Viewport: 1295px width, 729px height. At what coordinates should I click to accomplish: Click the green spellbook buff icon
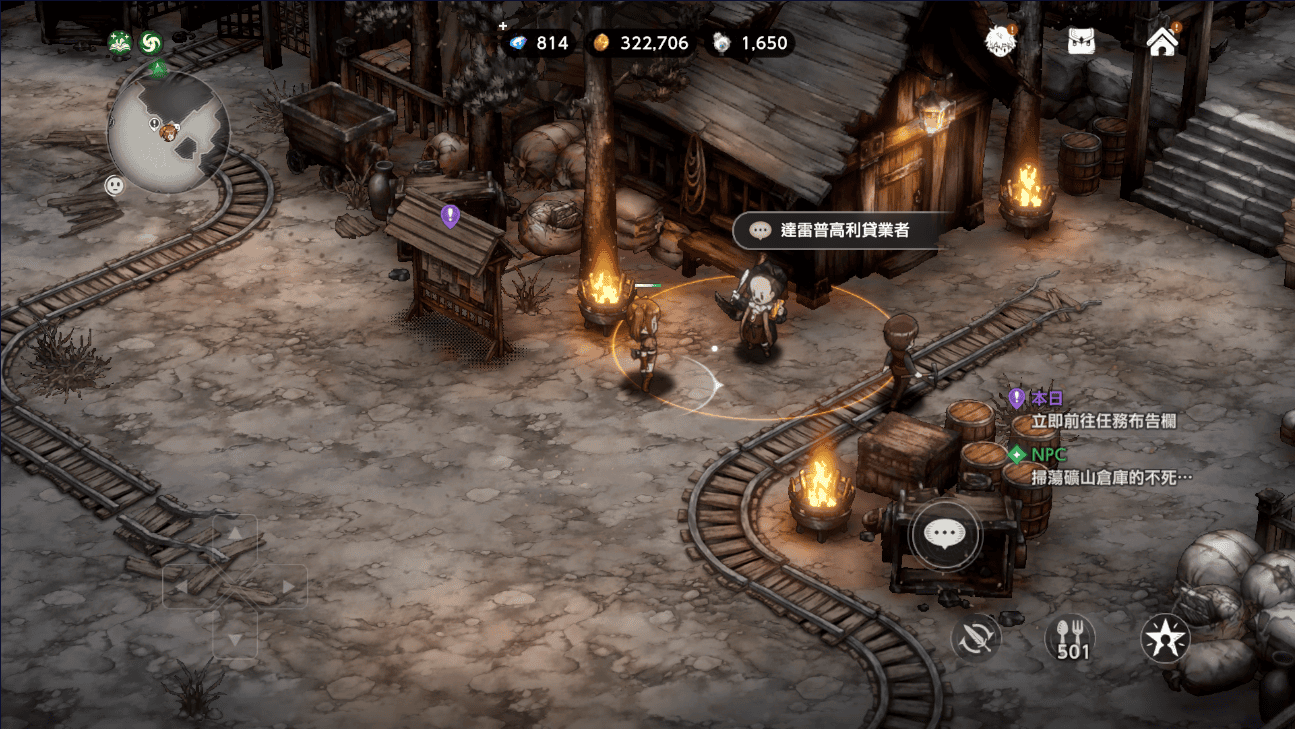(120, 43)
